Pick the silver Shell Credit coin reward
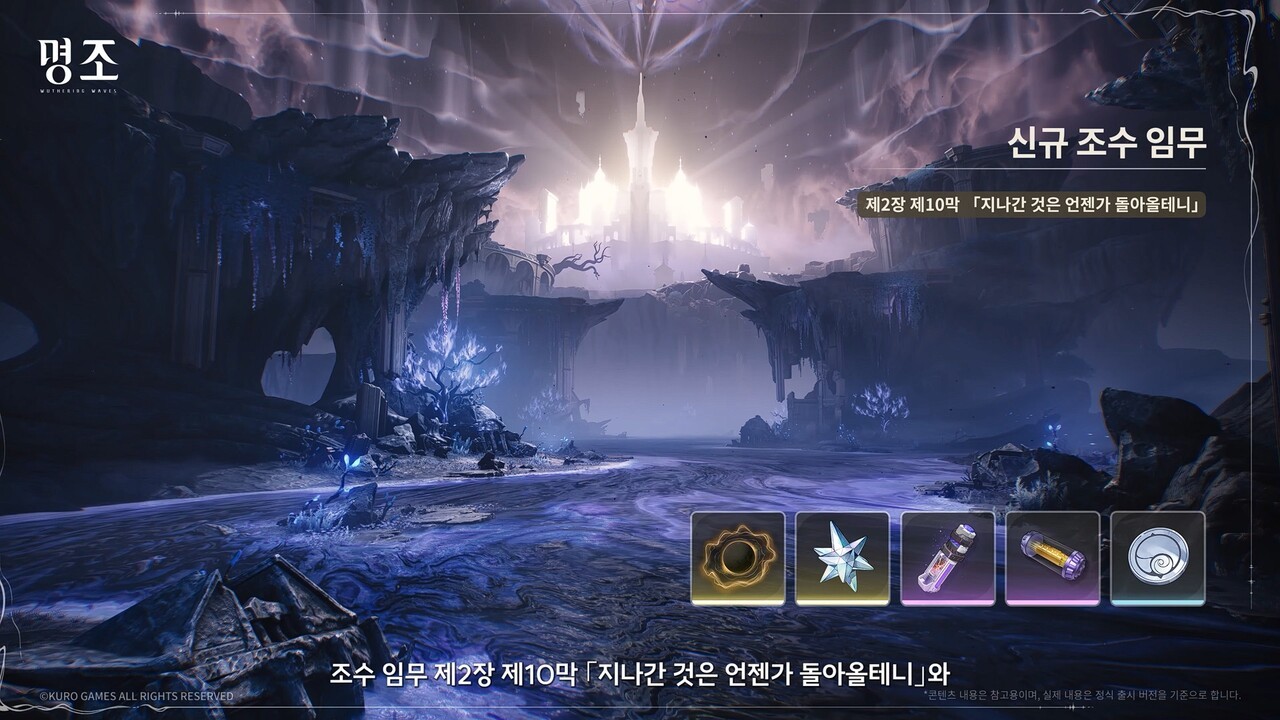Viewport: 1280px width, 720px height. tap(1157, 557)
